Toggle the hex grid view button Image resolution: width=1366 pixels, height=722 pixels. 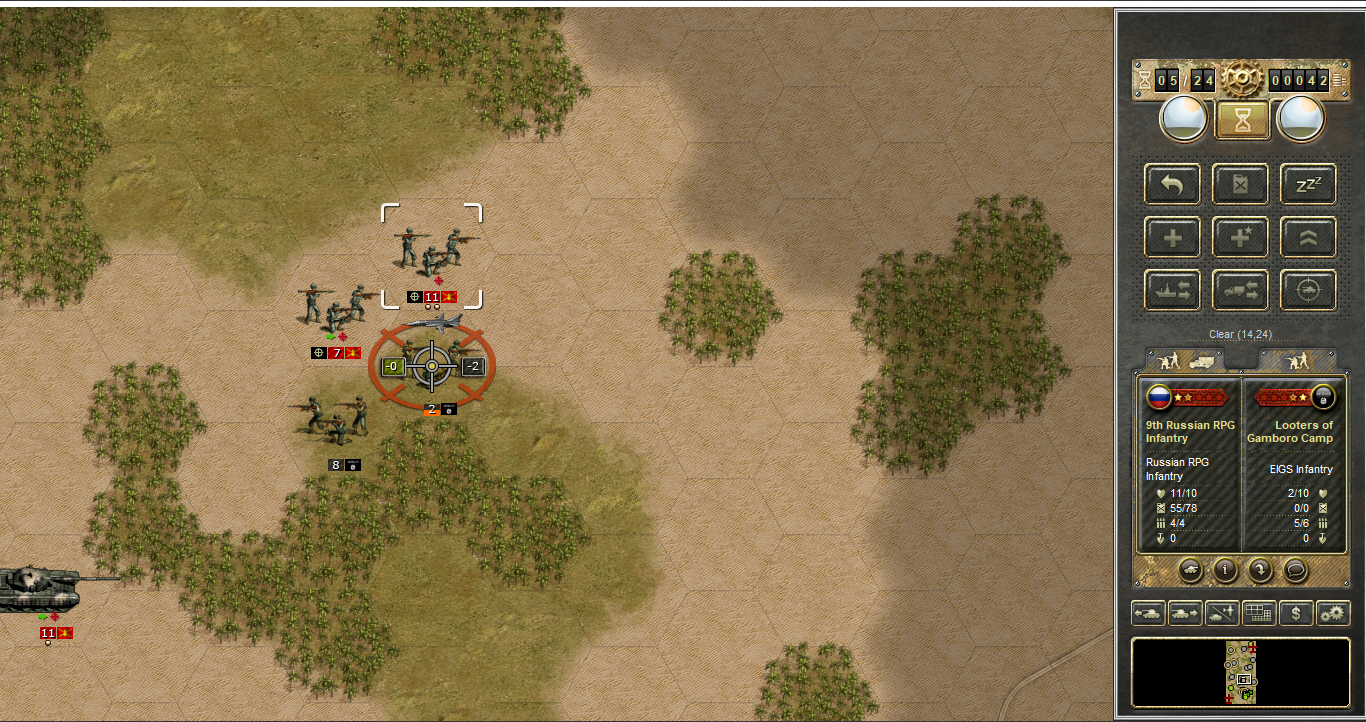[x=1259, y=613]
